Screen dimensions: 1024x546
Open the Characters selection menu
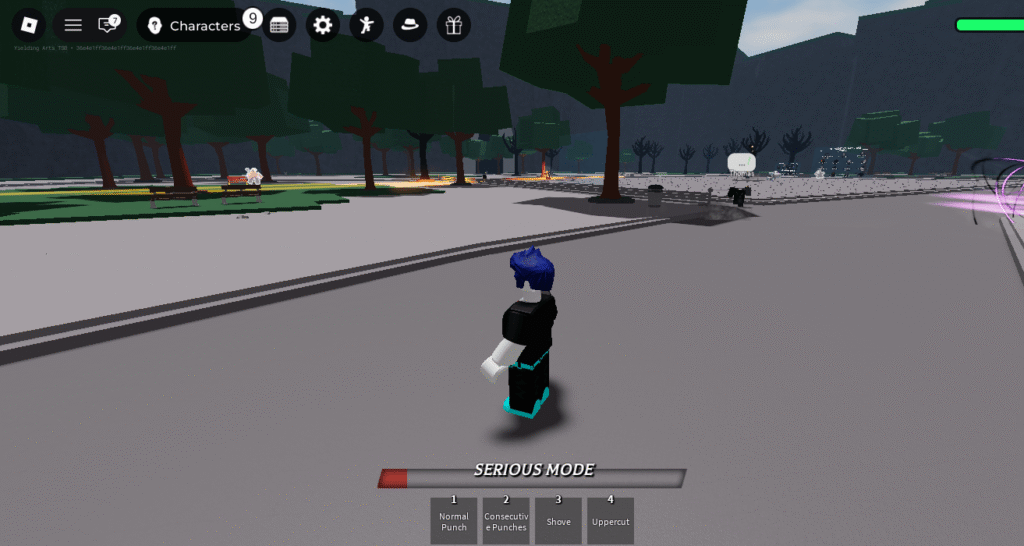tap(195, 25)
